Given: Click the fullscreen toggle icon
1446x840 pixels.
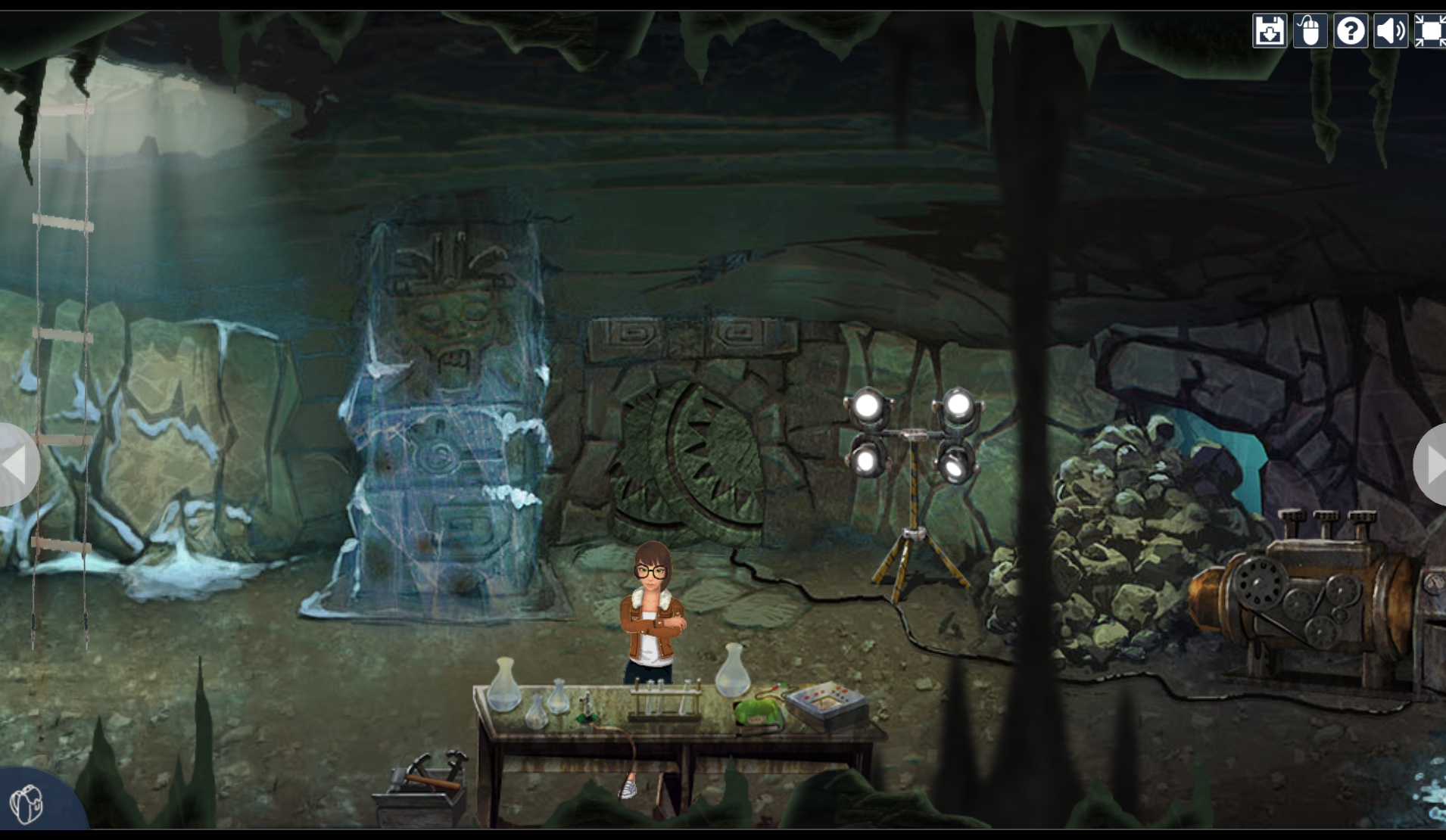Looking at the screenshot, I should (x=1430, y=31).
